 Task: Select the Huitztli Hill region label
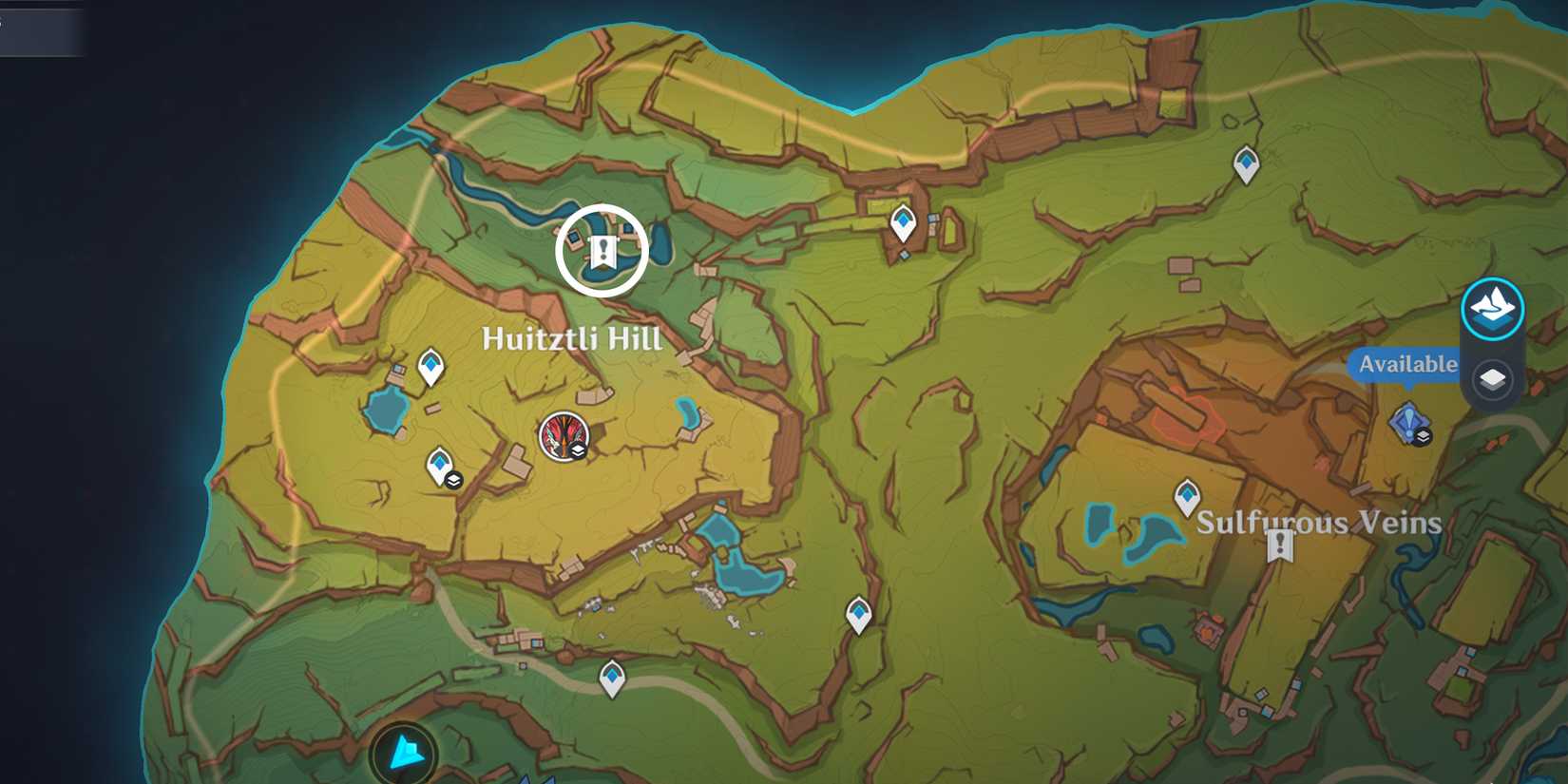[570, 337]
